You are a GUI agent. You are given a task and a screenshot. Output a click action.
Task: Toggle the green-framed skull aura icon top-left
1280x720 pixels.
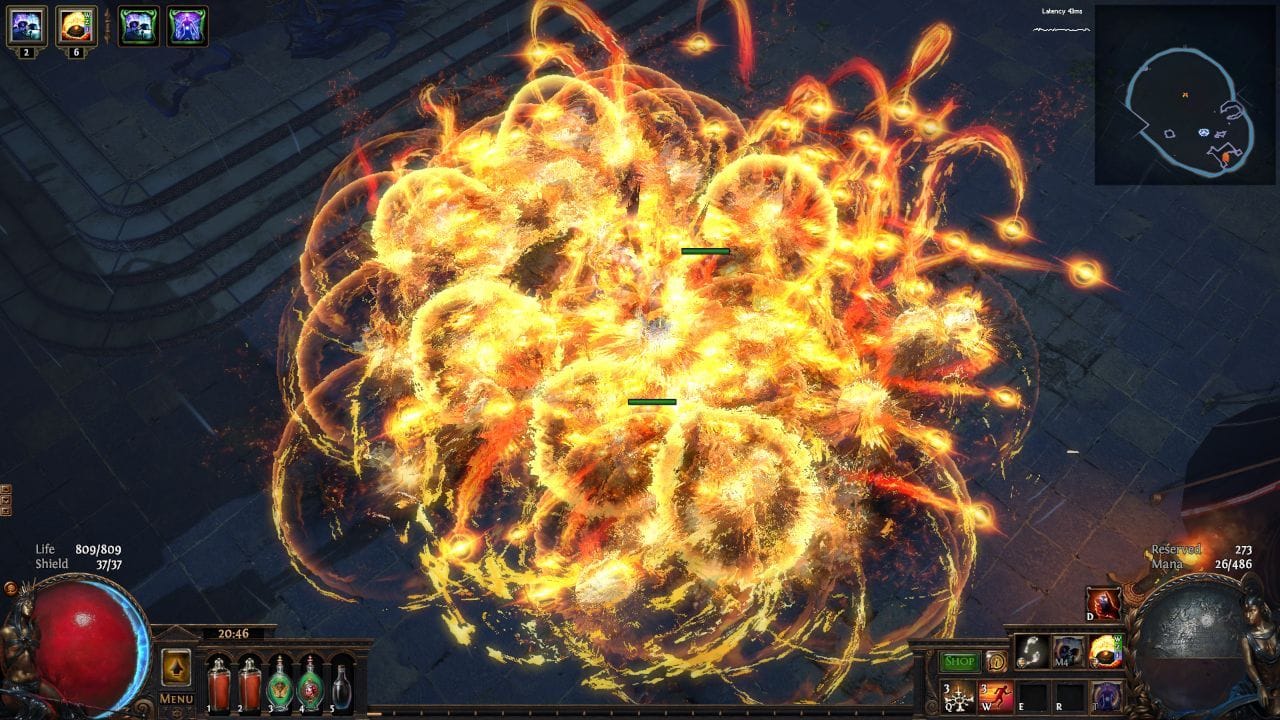pyautogui.click(x=139, y=25)
